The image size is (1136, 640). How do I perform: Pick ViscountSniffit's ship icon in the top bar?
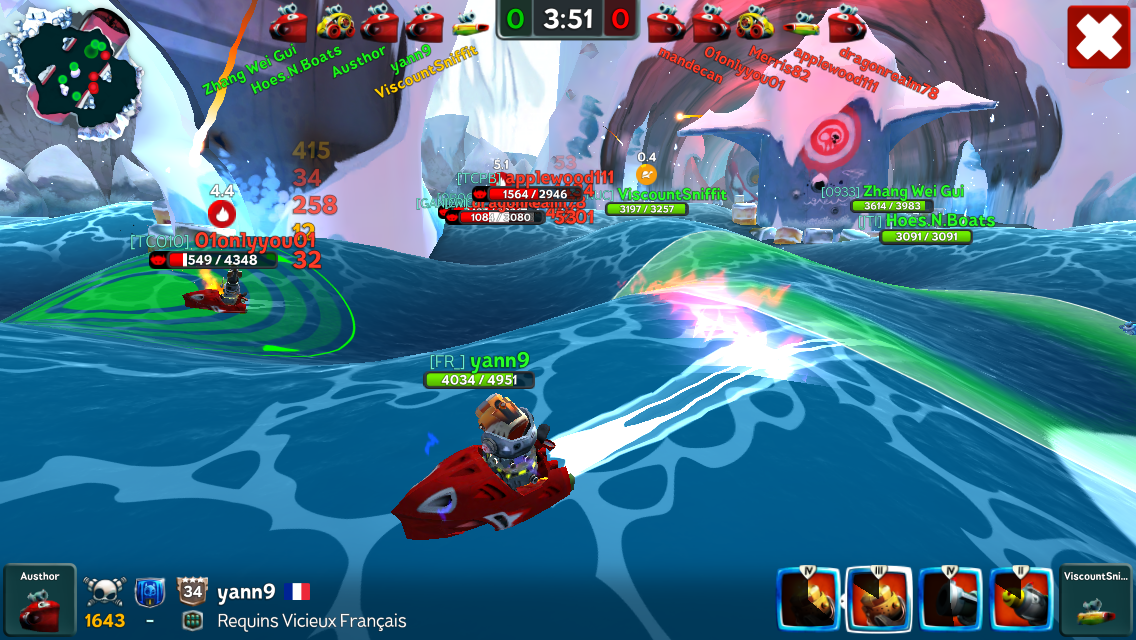(x=469, y=22)
